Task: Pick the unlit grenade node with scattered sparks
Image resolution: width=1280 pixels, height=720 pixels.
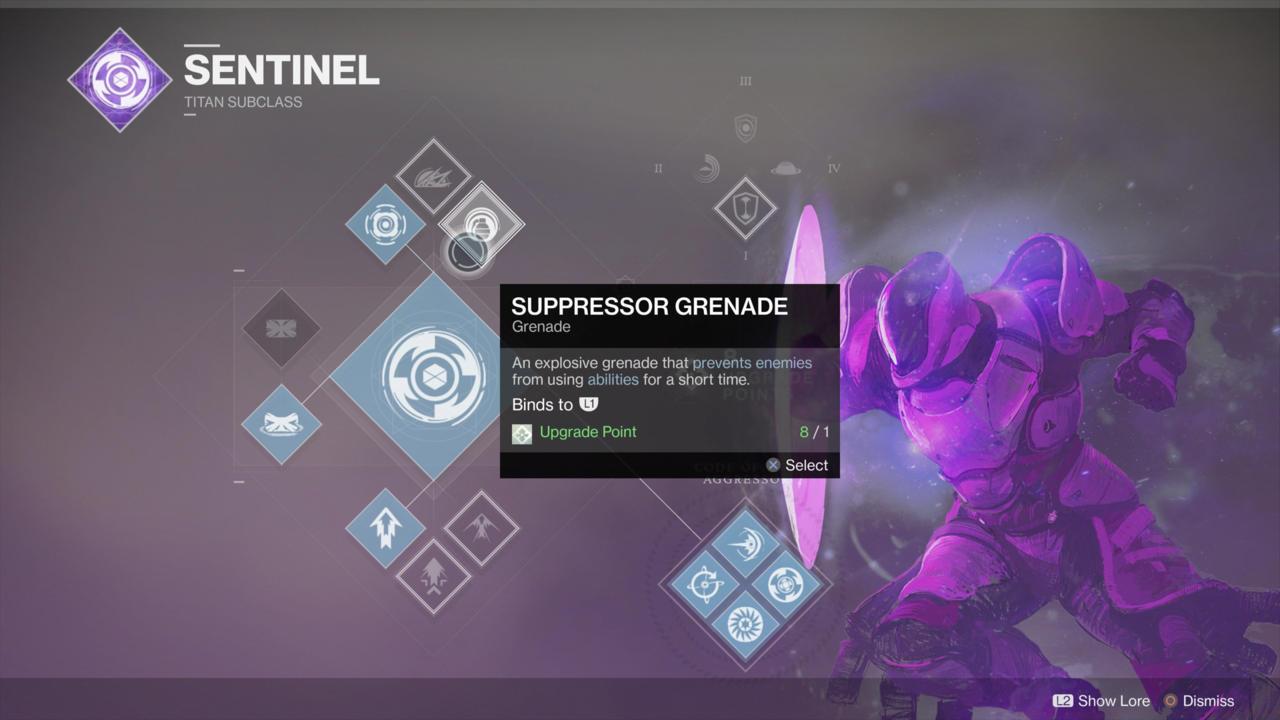Action: pyautogui.click(x=432, y=177)
